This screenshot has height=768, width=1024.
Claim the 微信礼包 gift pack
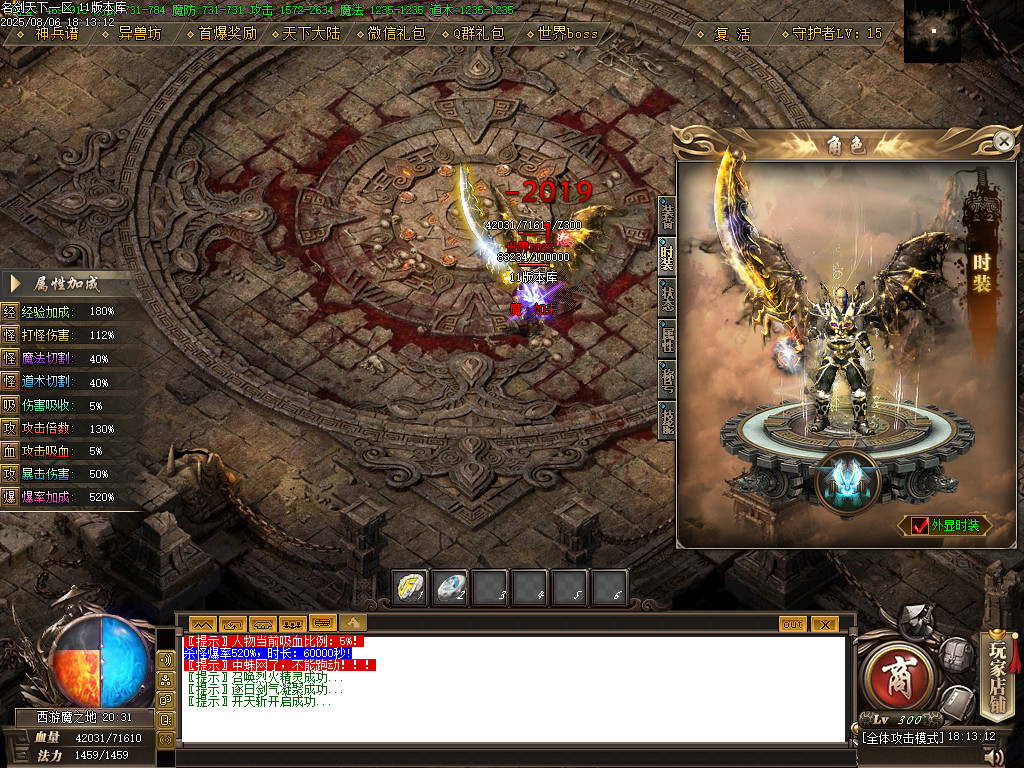point(396,33)
